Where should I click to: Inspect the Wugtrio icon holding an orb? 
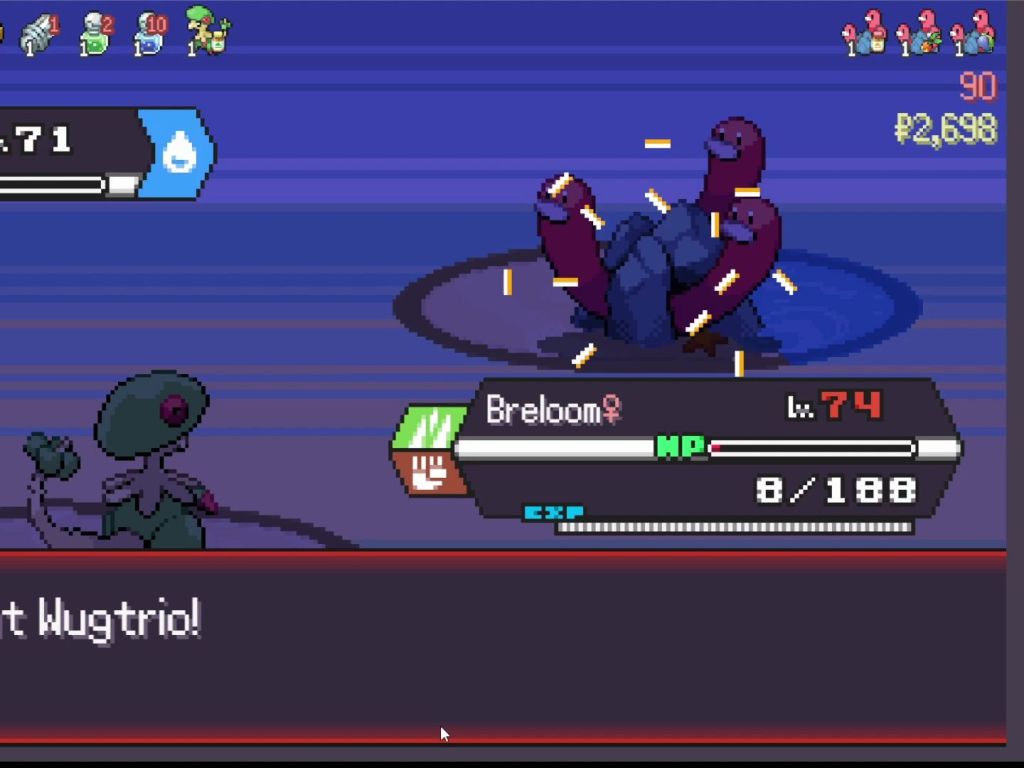click(974, 34)
